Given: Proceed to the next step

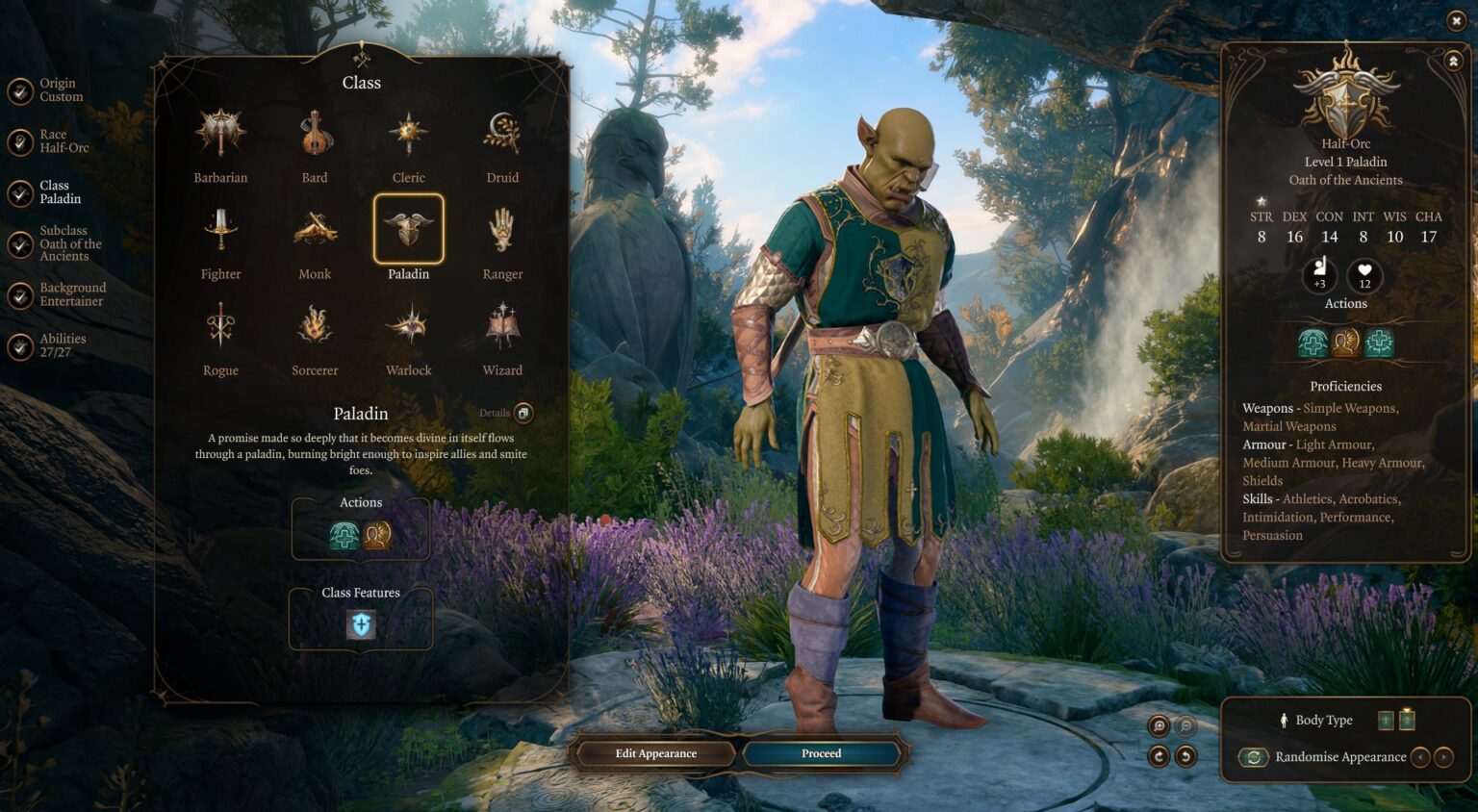Looking at the screenshot, I should coord(821,753).
